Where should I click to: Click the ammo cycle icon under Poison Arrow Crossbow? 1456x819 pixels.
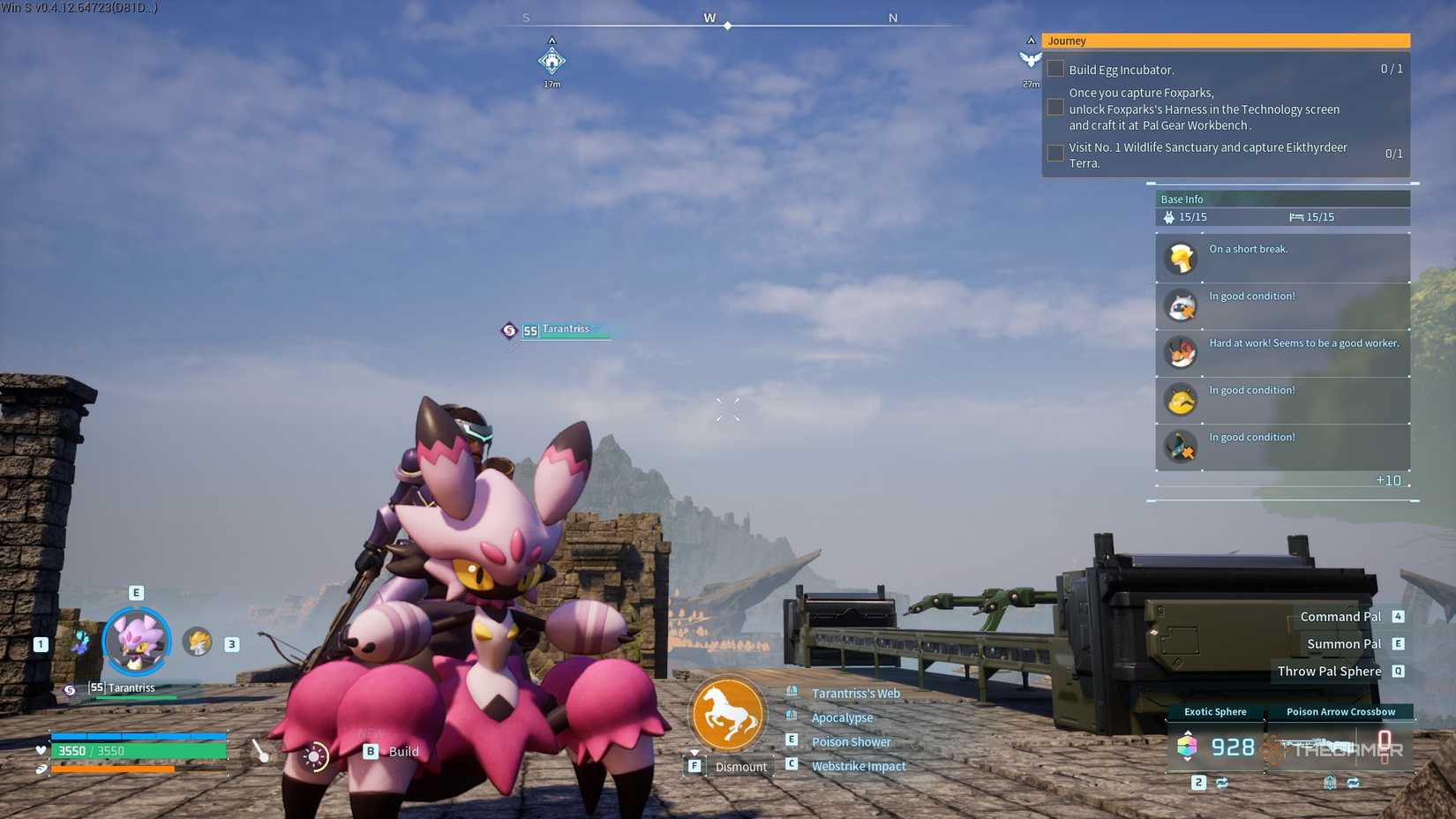1354,783
